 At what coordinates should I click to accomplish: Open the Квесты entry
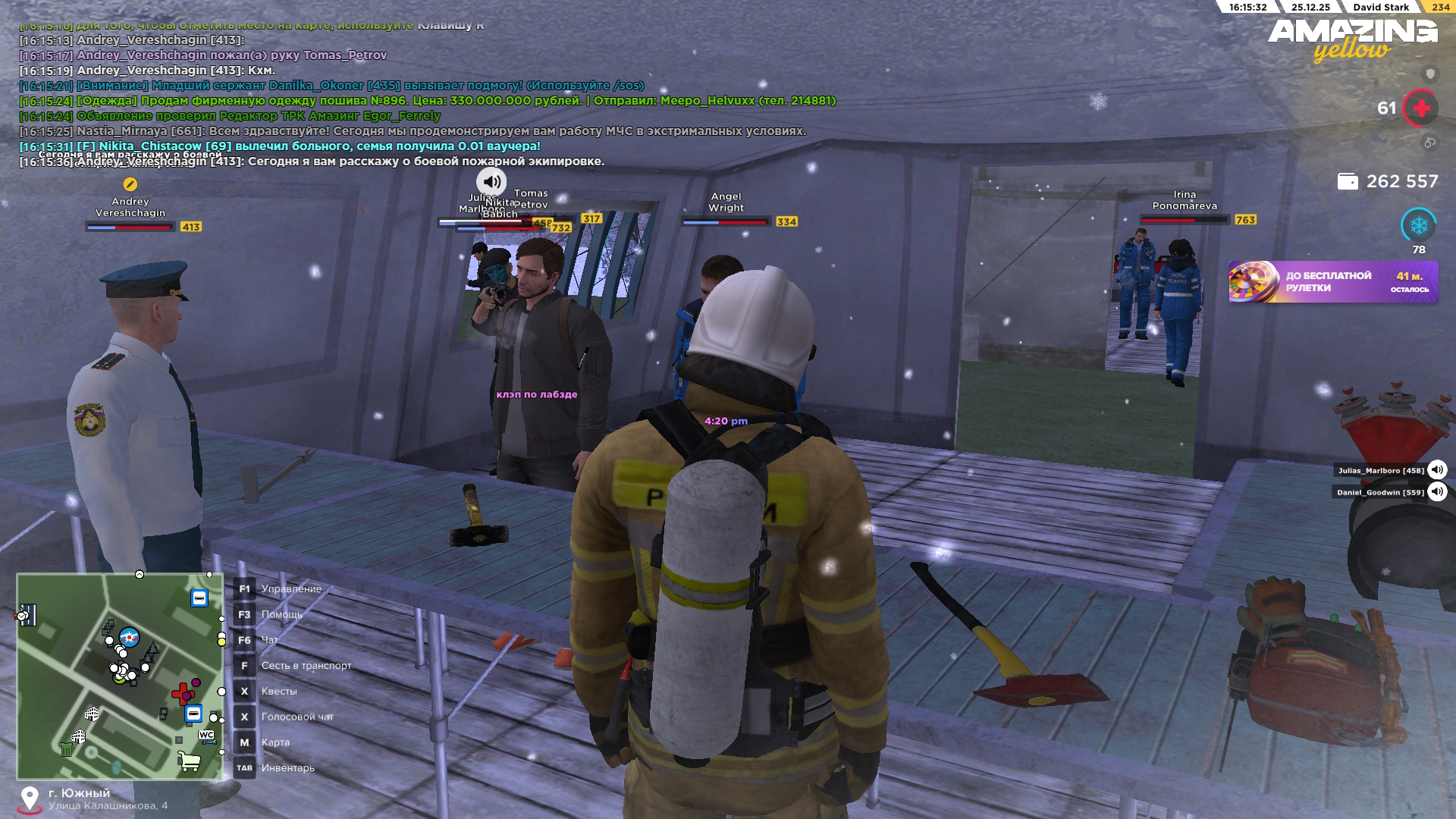pyautogui.click(x=279, y=692)
